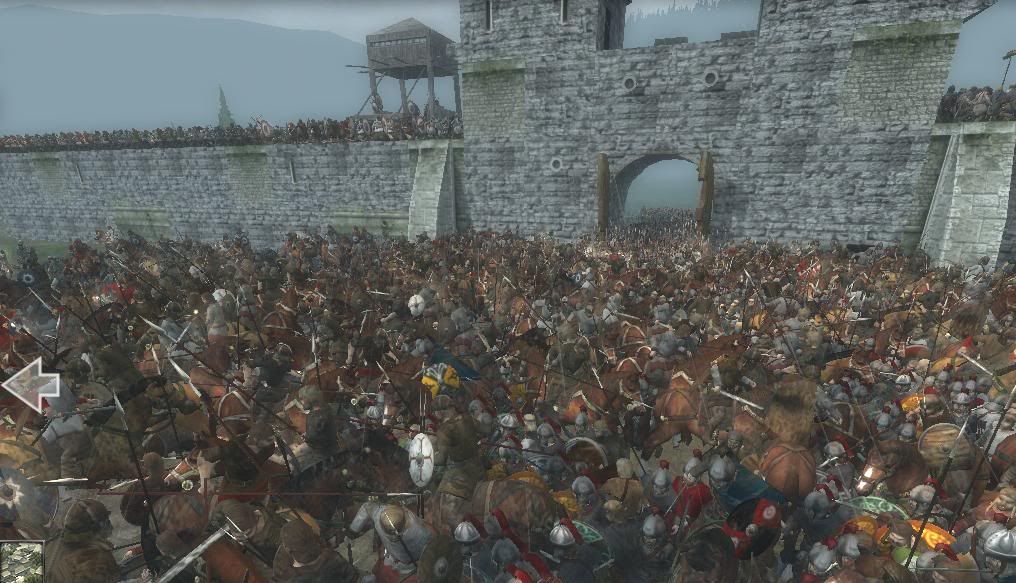Open the collapsed minimap thumbnail
Image resolution: width=1016 pixels, height=583 pixels.
[x=21, y=563]
